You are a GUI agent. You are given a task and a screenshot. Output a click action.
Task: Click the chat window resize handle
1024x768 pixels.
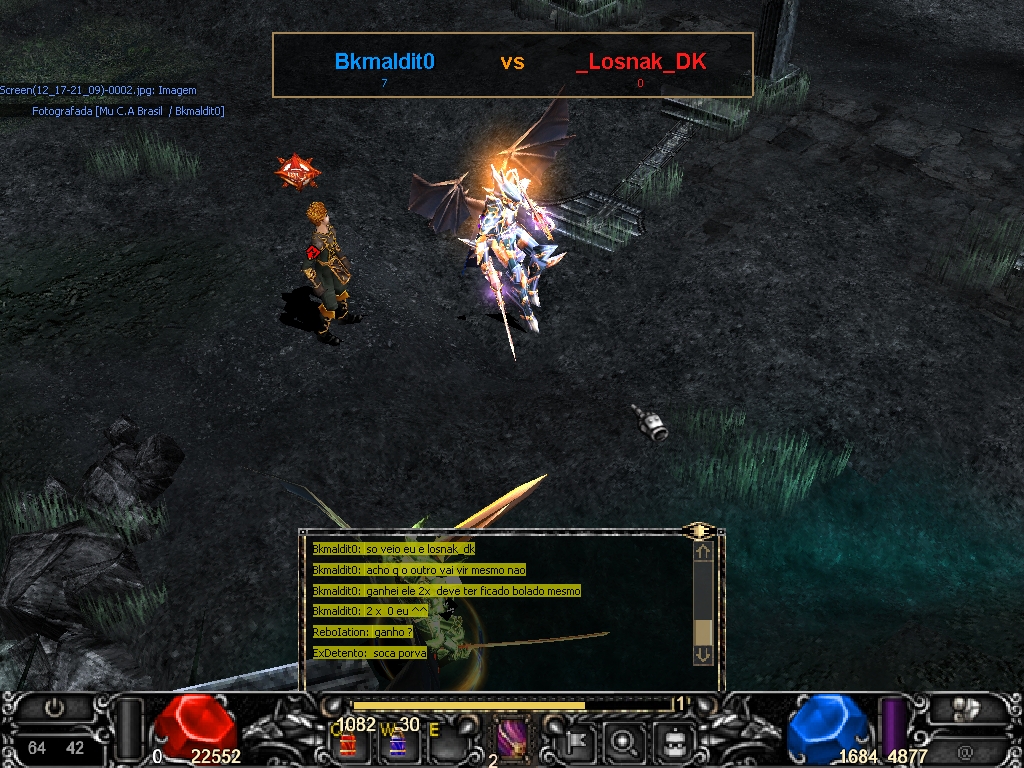tap(699, 530)
